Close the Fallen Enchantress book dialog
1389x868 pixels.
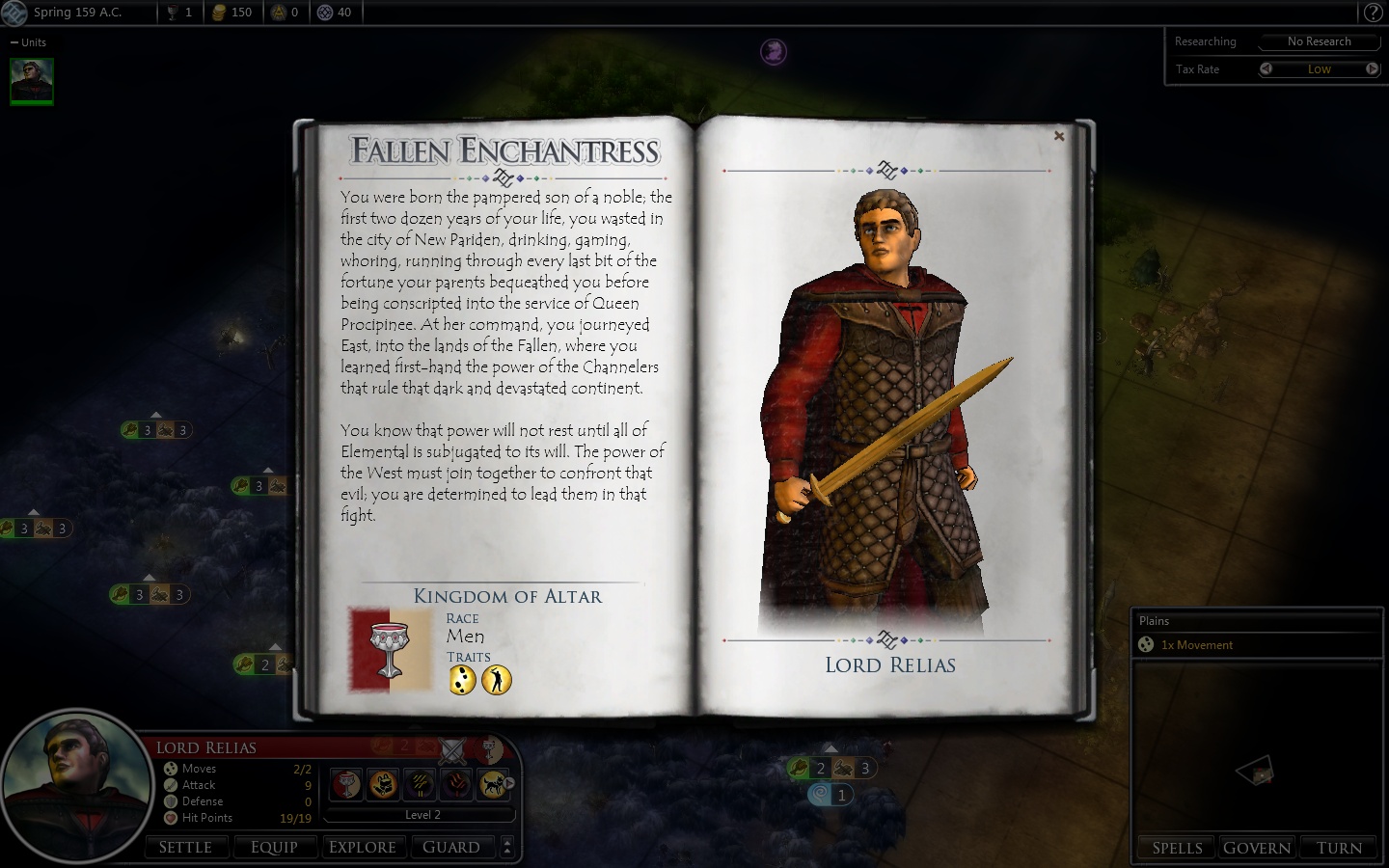click(x=1059, y=137)
